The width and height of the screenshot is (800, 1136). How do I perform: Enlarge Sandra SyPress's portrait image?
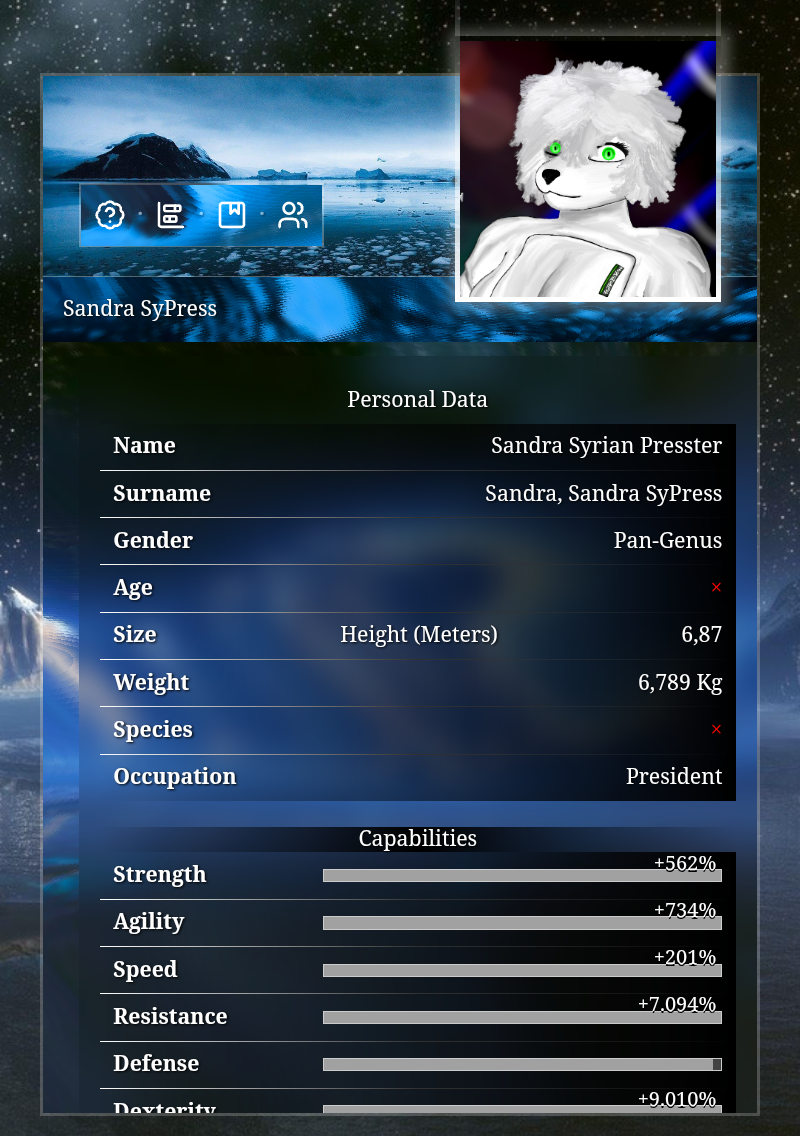coord(588,169)
